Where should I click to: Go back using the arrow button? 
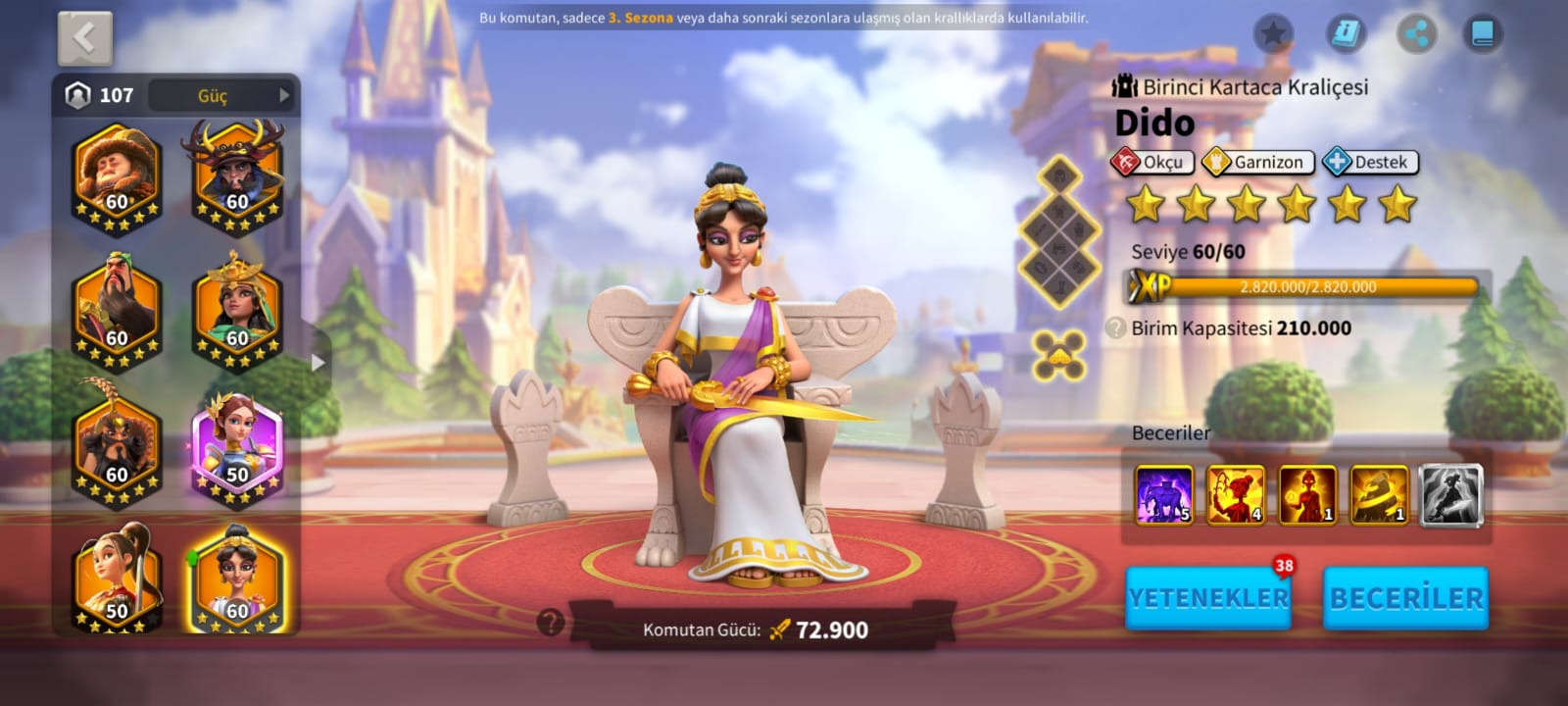pos(85,39)
